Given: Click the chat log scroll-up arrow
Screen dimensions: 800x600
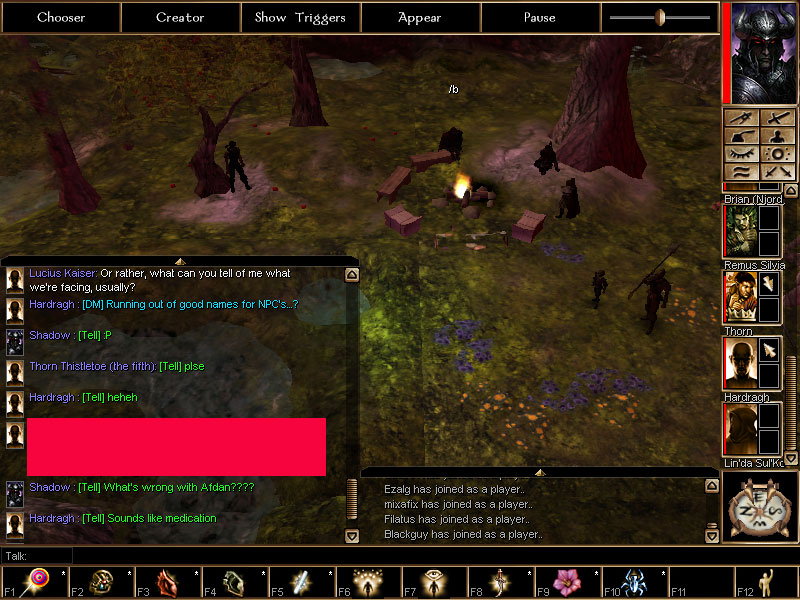Looking at the screenshot, I should pyautogui.click(x=352, y=274).
